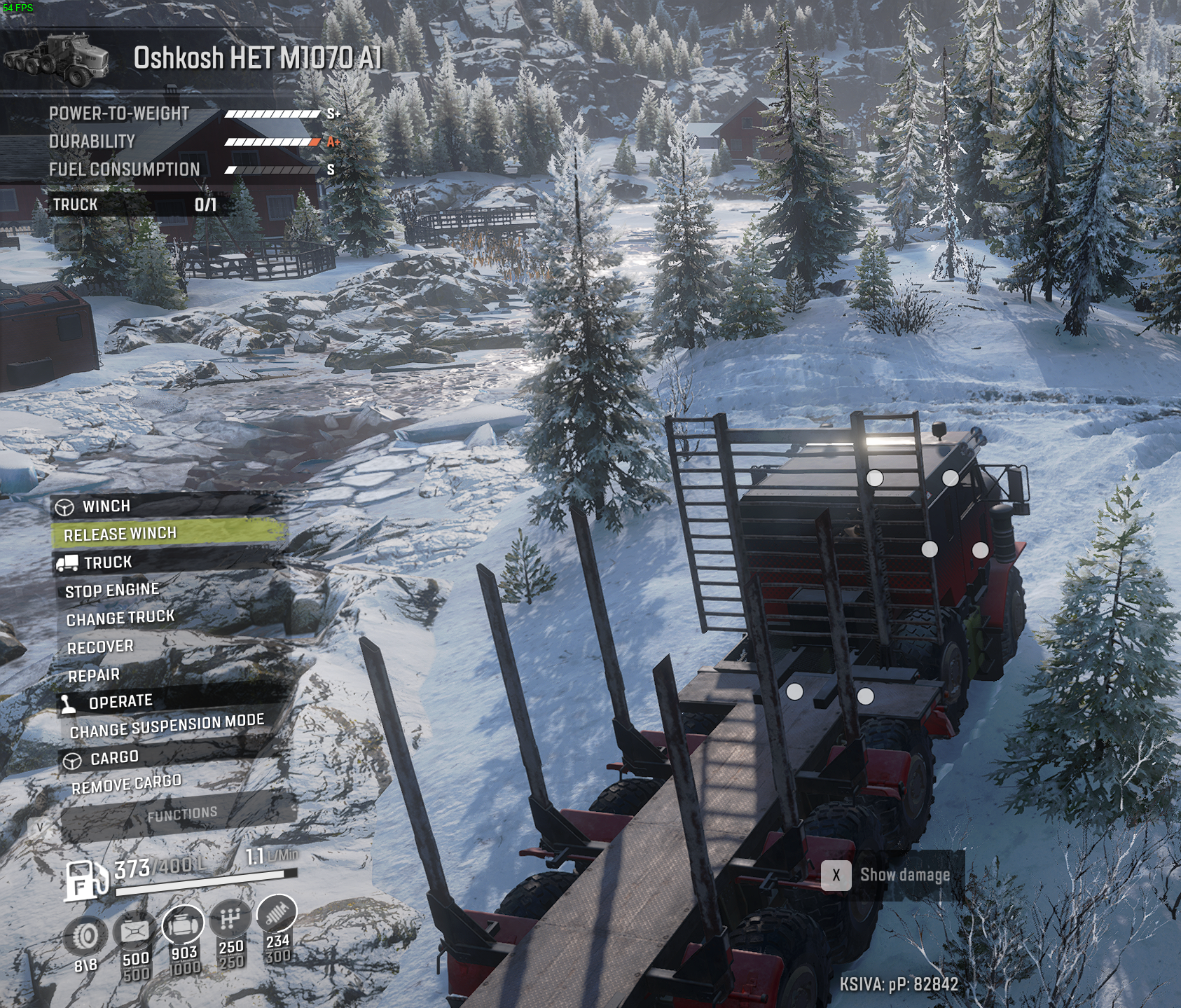Image resolution: width=1181 pixels, height=1008 pixels.
Task: Collapse the WINCH section header
Action: click(x=106, y=506)
